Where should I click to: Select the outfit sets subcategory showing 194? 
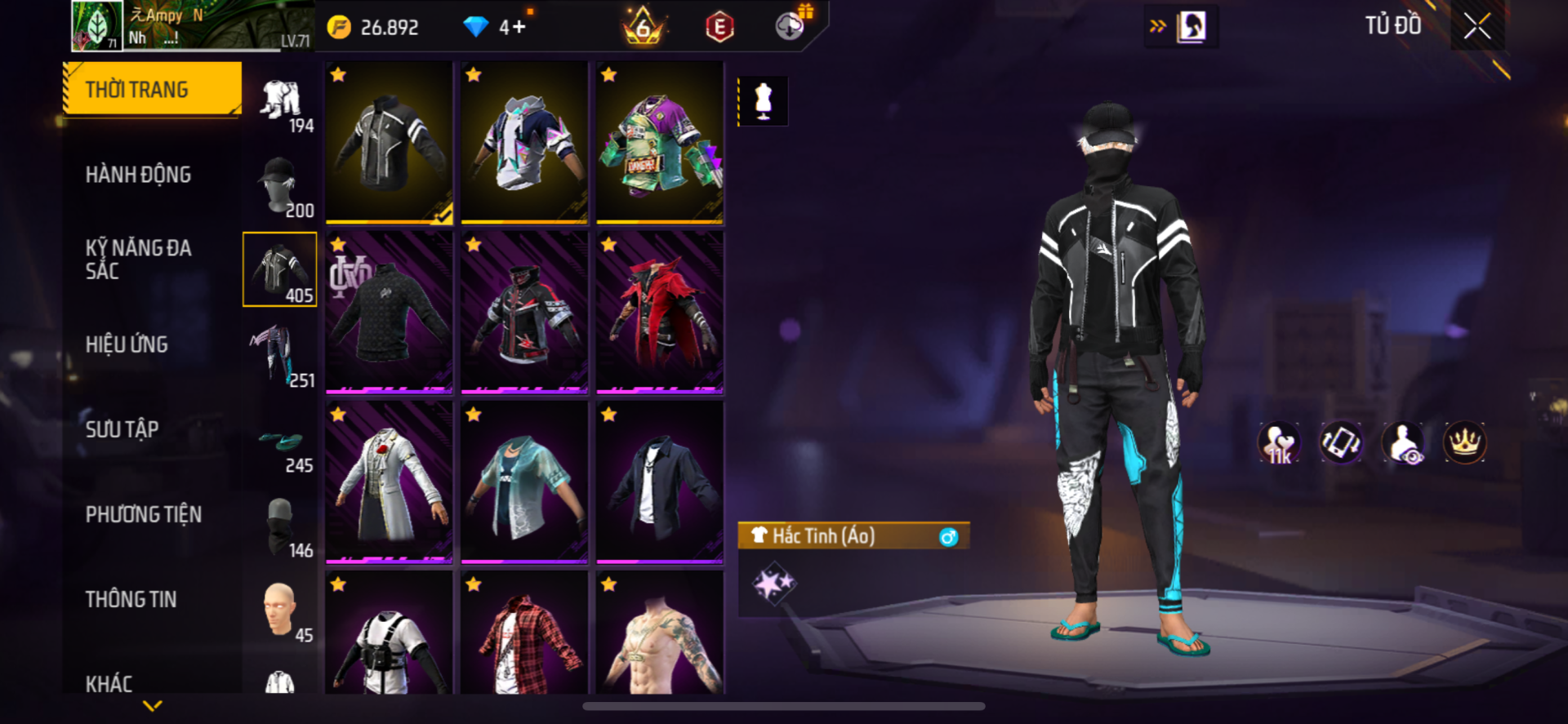(280, 104)
